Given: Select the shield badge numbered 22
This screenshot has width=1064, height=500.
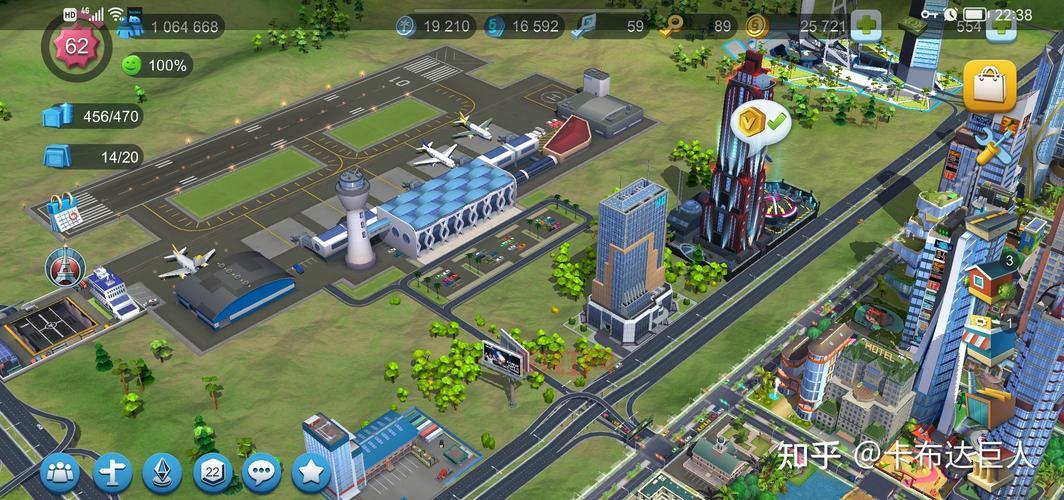Looking at the screenshot, I should pyautogui.click(x=212, y=472).
